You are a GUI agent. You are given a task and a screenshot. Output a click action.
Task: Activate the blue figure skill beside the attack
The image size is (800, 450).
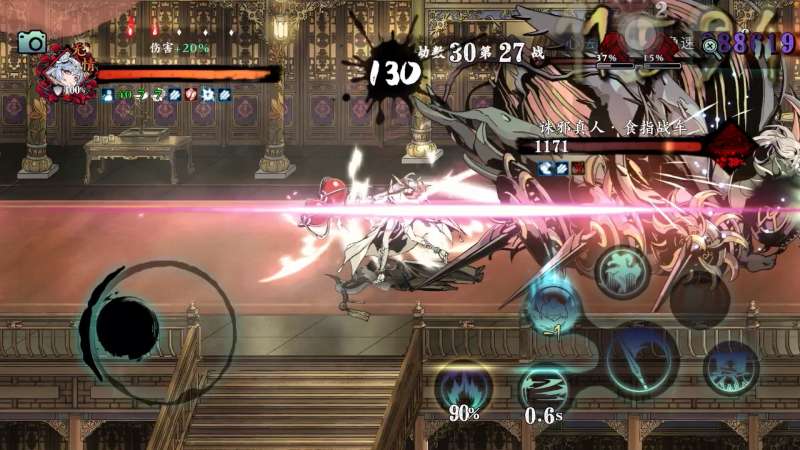pyautogui.click(x=731, y=367)
